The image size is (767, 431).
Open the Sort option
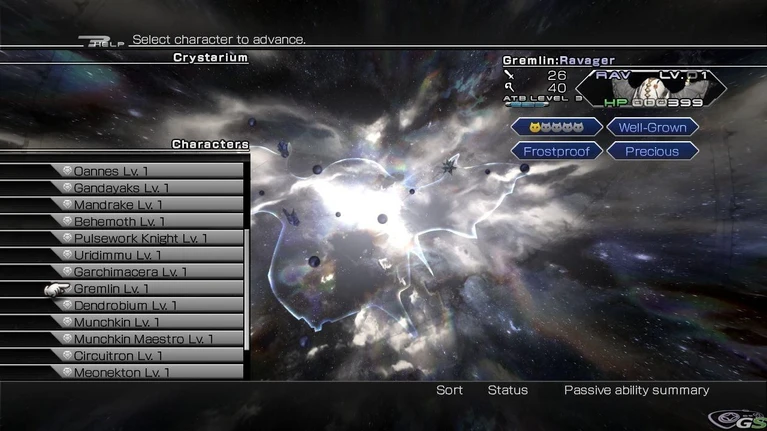click(449, 390)
